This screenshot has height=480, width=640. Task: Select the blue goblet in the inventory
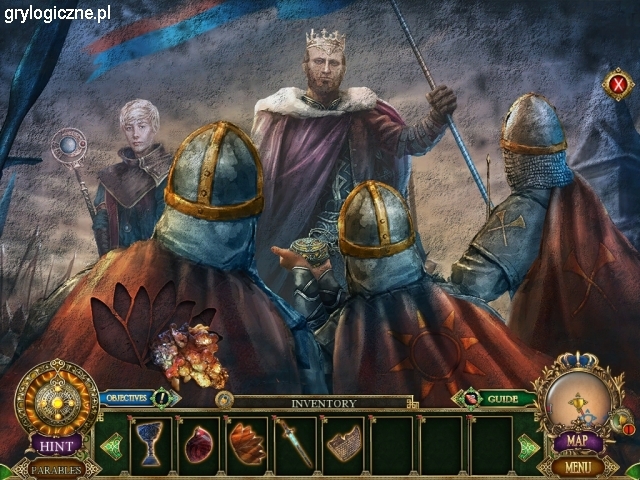(150, 444)
